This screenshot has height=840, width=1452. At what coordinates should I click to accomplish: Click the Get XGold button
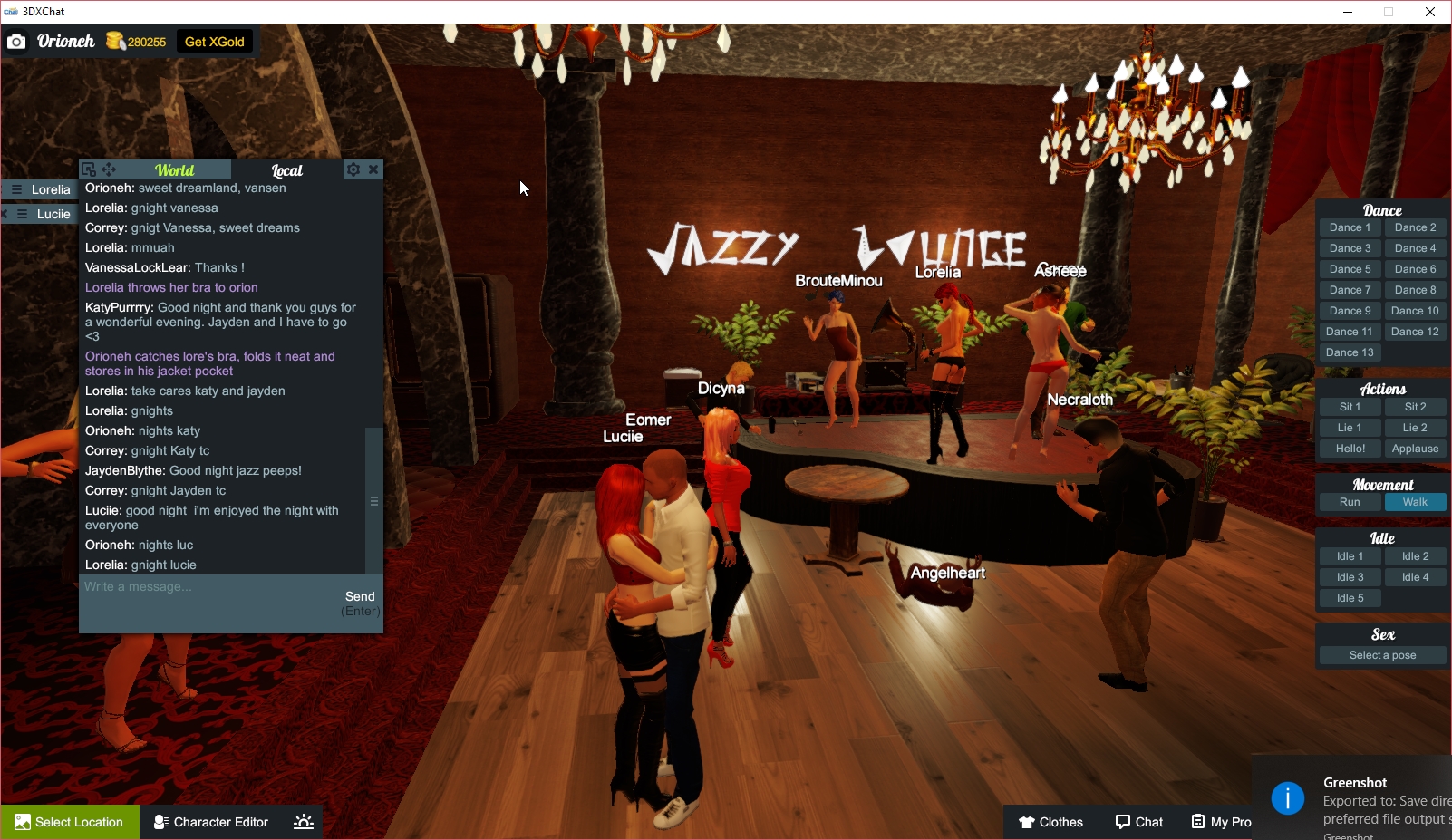click(214, 41)
